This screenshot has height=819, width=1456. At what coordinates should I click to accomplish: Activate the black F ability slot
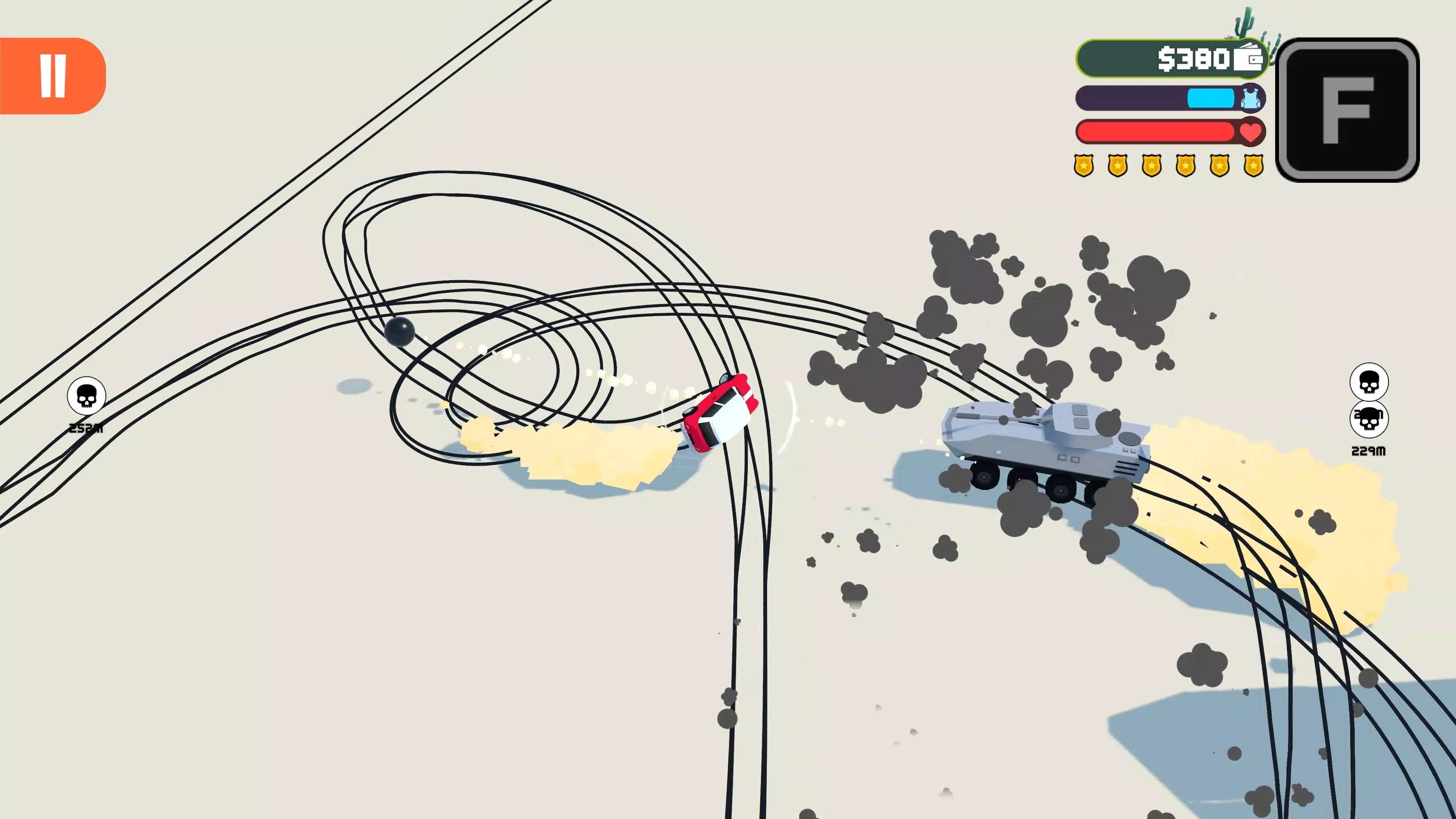tap(1347, 110)
